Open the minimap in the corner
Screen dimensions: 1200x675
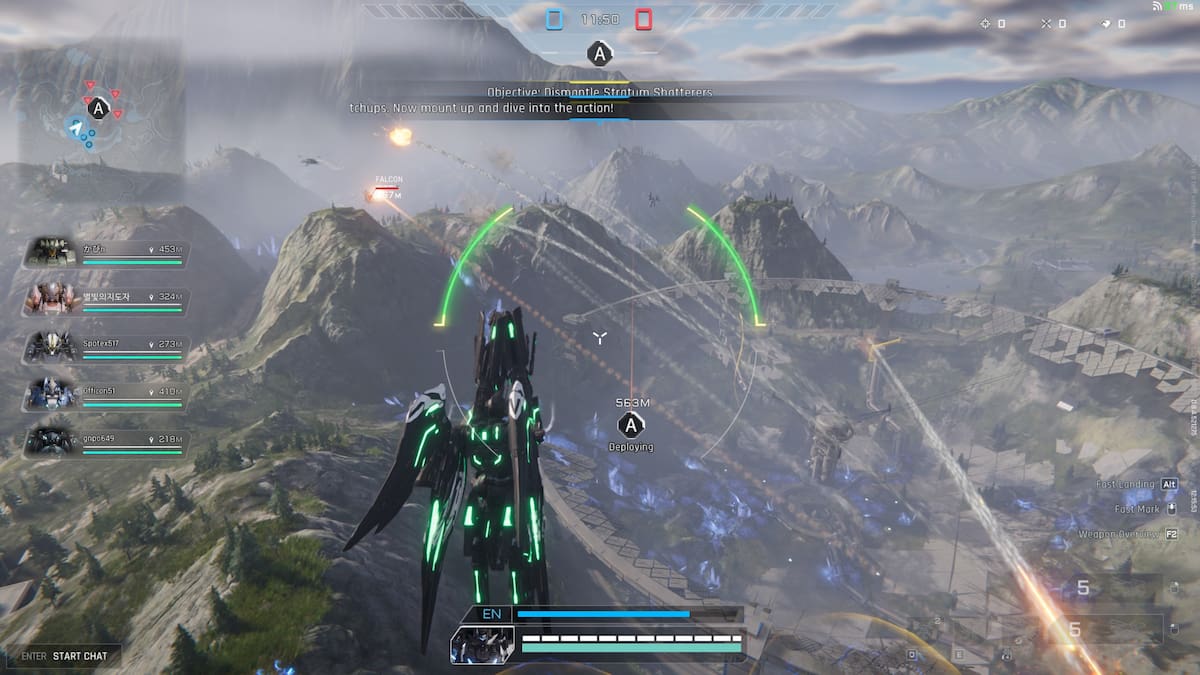[100, 118]
